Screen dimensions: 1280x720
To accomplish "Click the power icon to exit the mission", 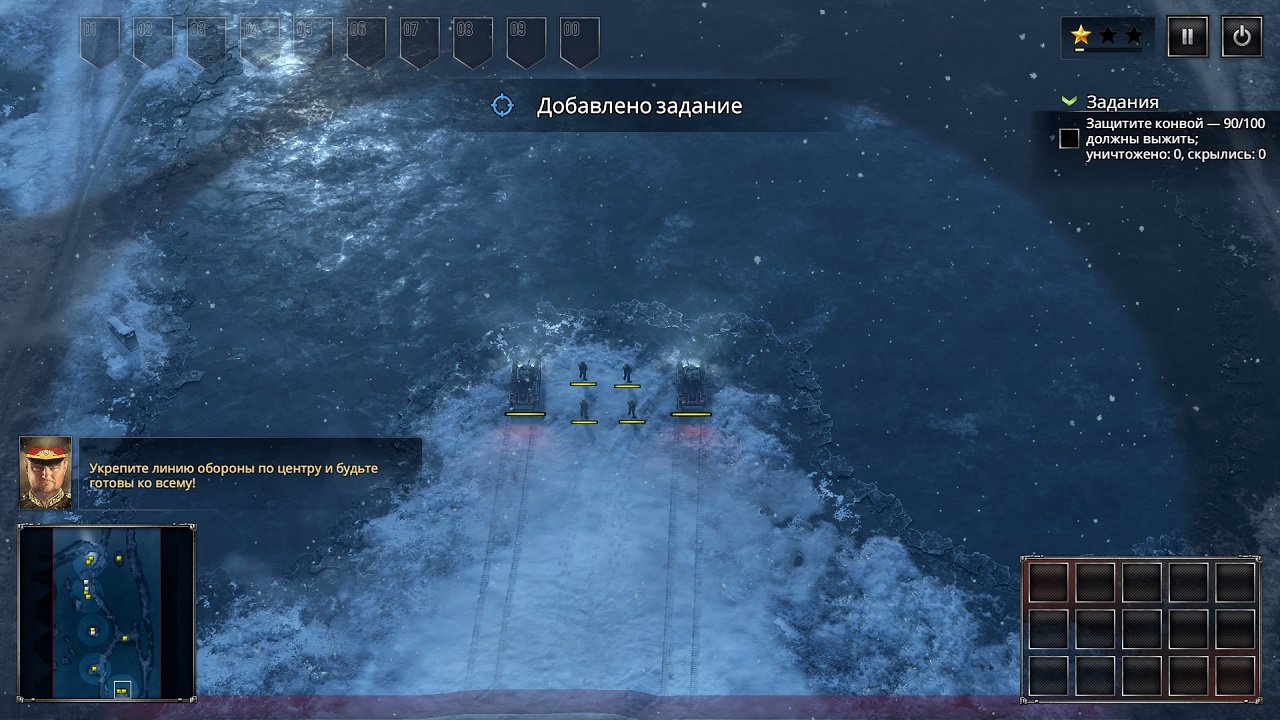I will 1243,35.
